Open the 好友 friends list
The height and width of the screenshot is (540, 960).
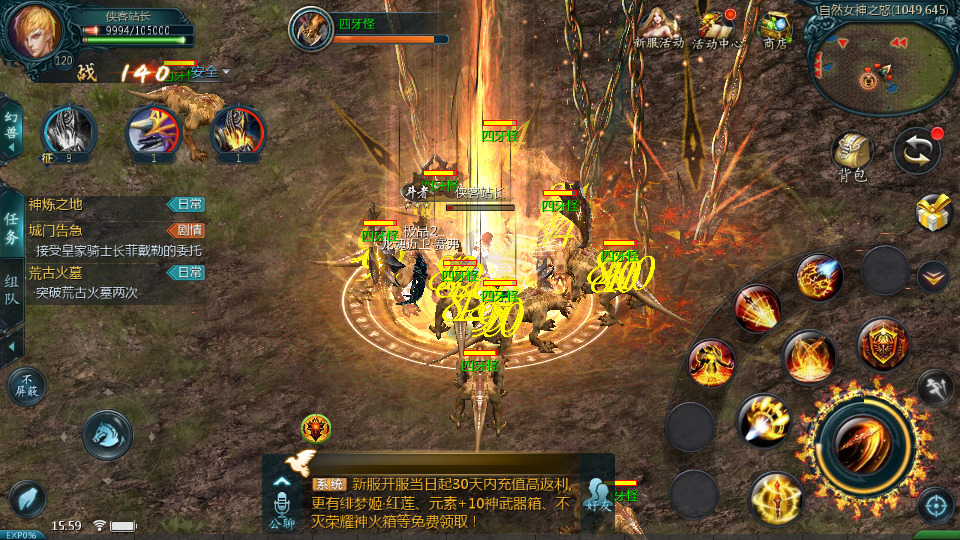(598, 497)
